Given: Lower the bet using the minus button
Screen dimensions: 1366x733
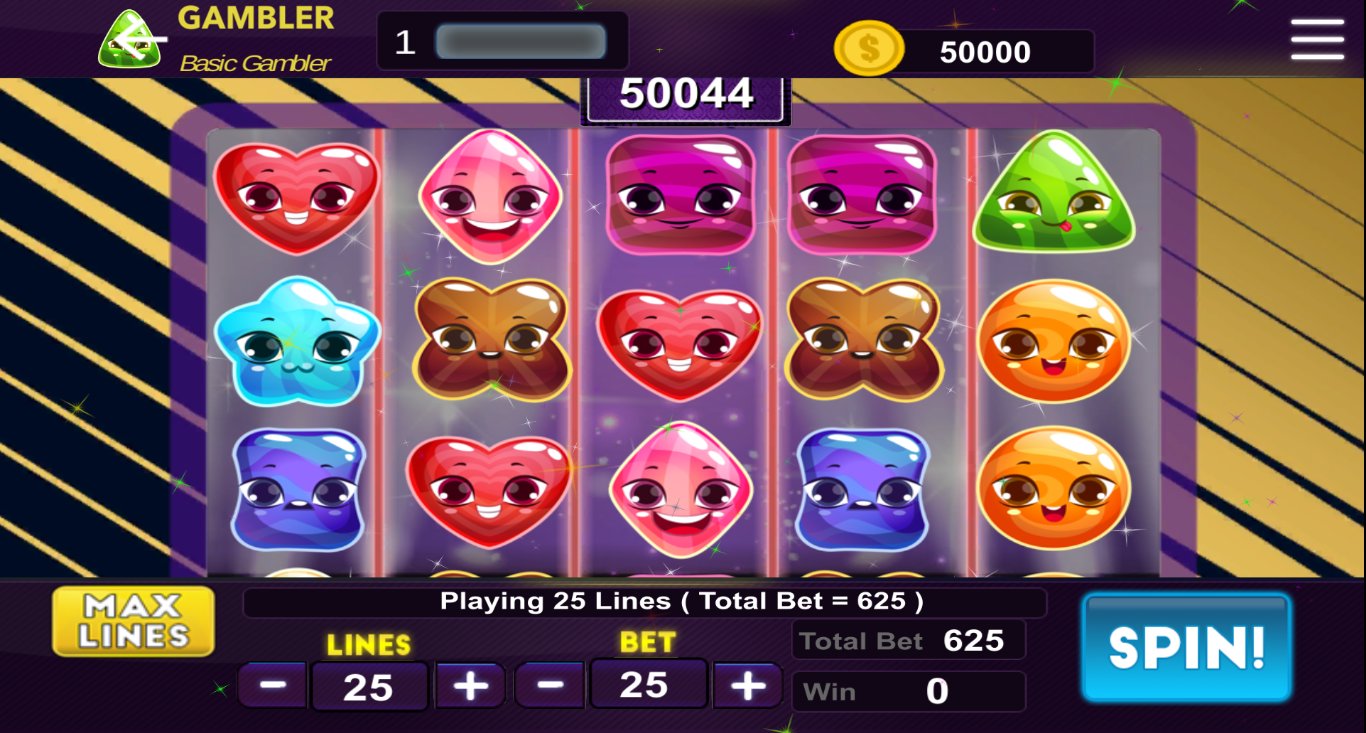Looking at the screenshot, I should pos(550,685).
